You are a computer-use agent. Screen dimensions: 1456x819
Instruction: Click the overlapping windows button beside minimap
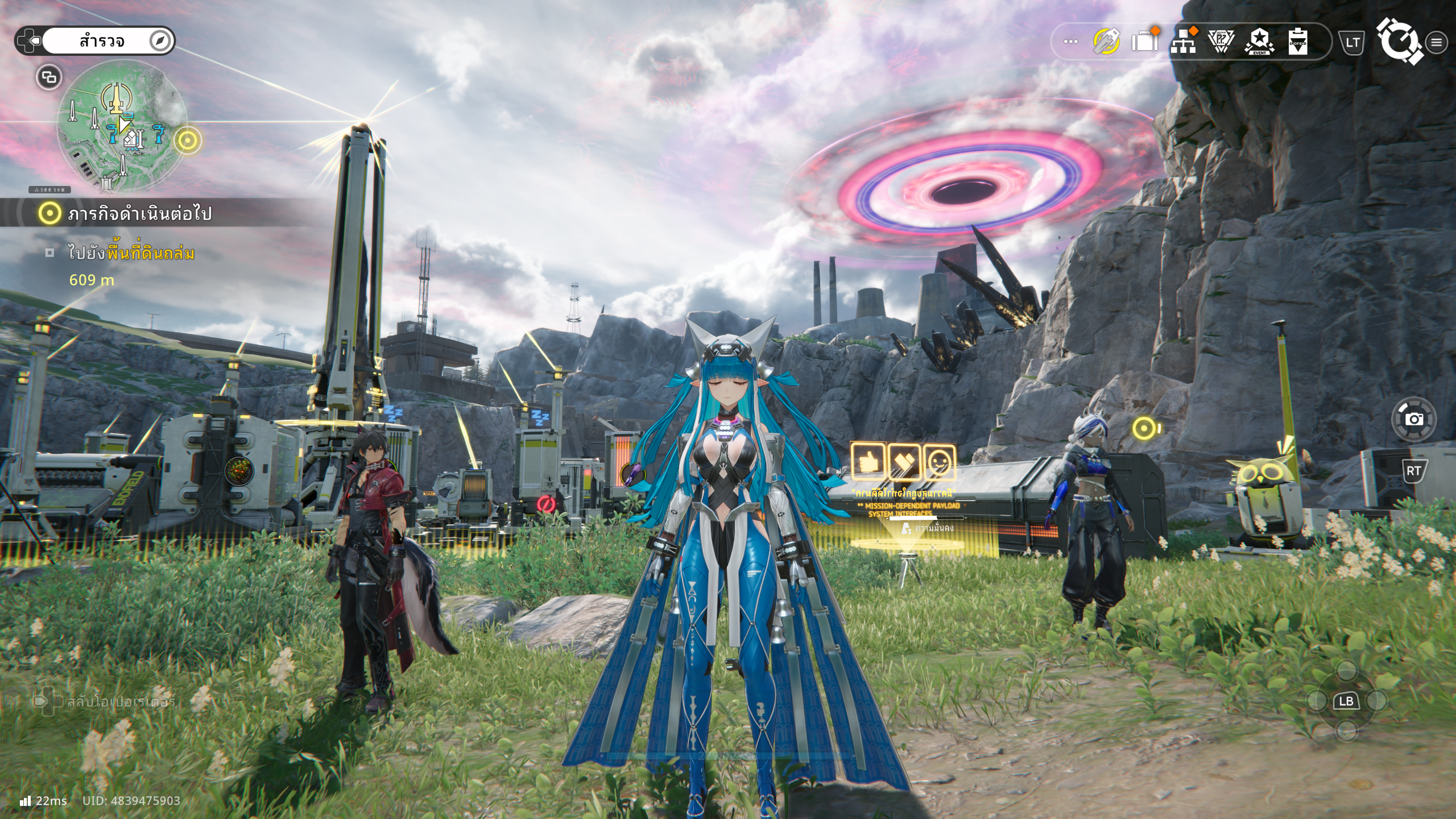coord(49,77)
